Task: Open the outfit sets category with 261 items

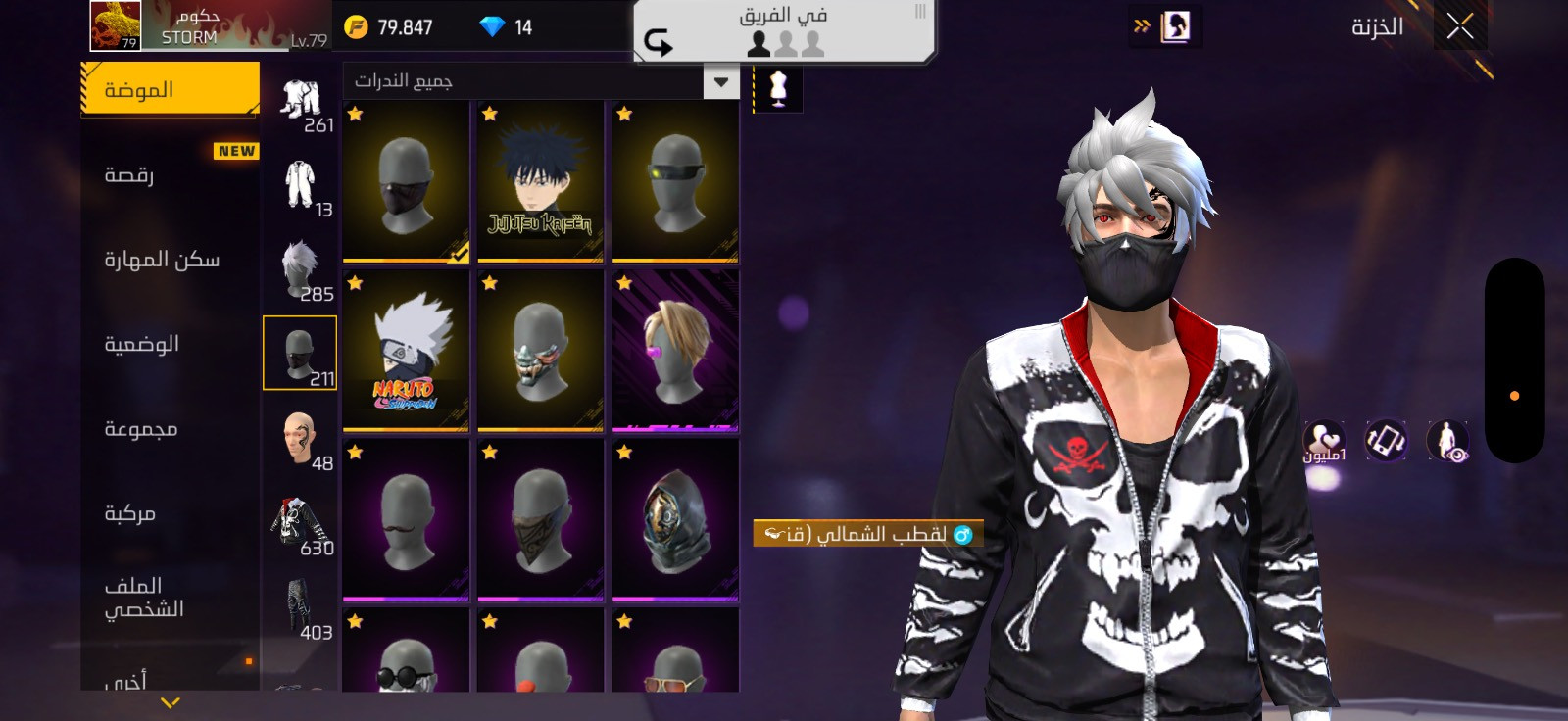Action: pos(300,100)
